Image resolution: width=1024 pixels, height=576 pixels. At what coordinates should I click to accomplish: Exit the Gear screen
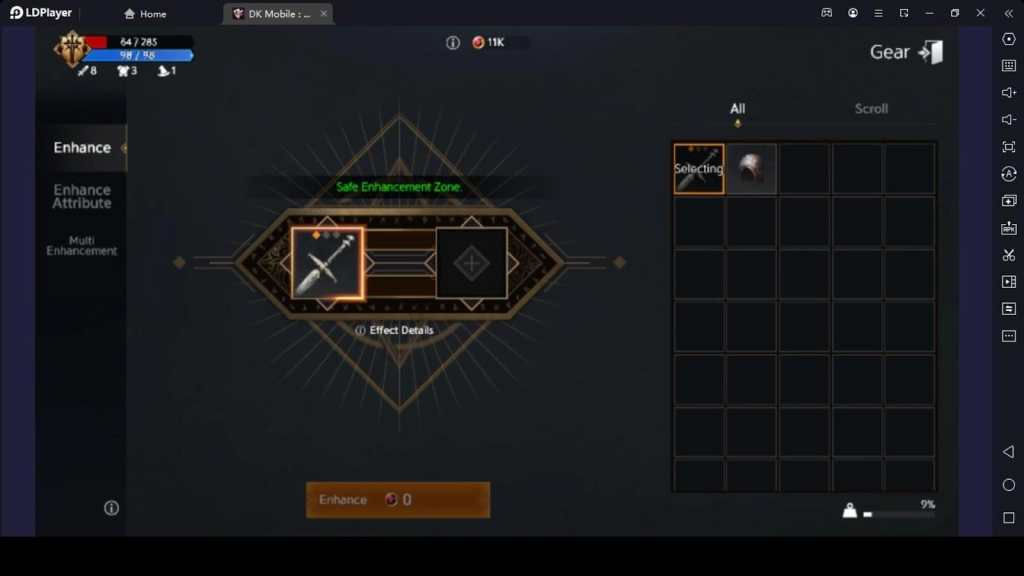(930, 53)
